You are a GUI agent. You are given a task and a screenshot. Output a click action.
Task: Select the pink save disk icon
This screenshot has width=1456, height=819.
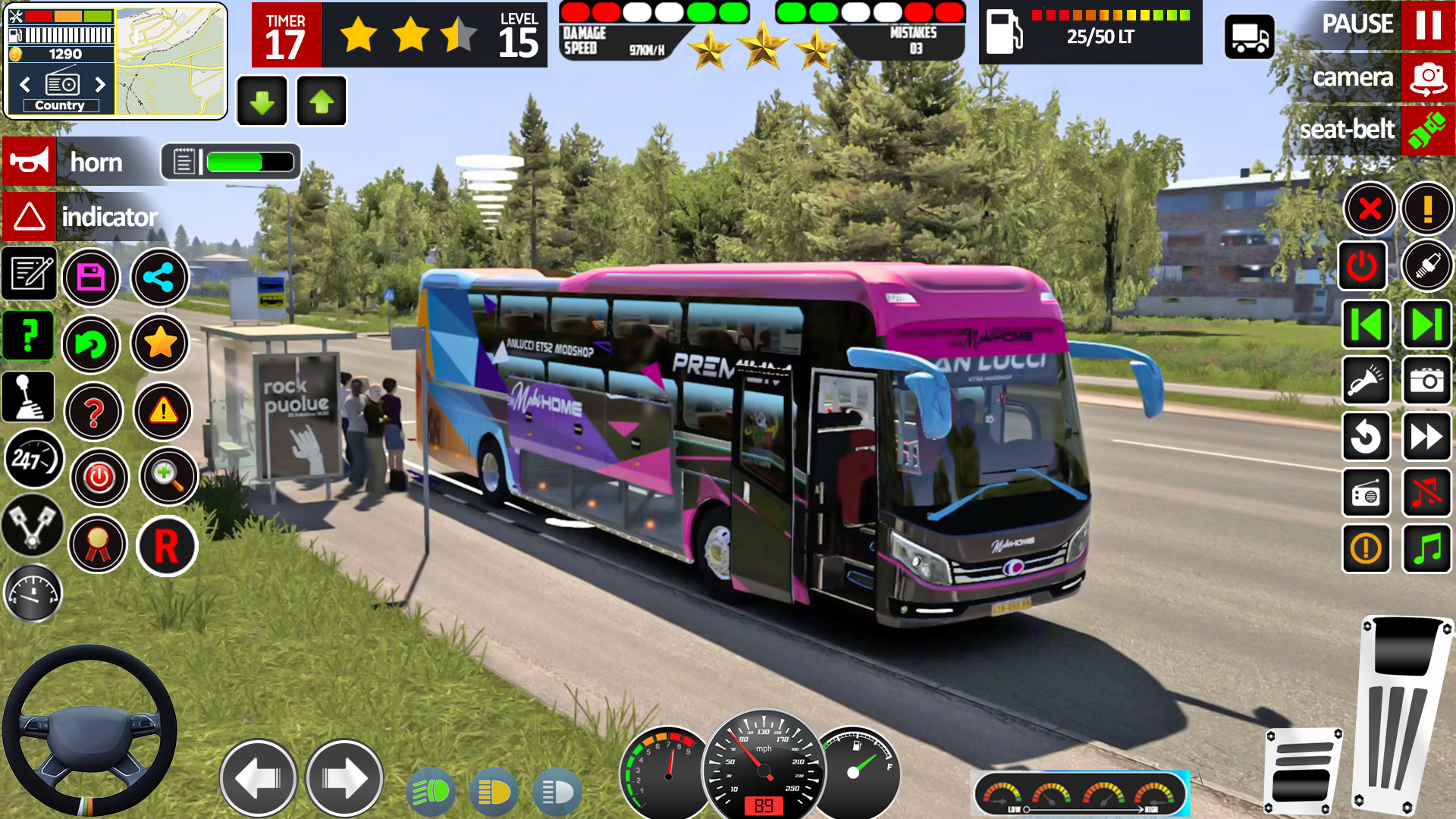pyautogui.click(x=91, y=278)
